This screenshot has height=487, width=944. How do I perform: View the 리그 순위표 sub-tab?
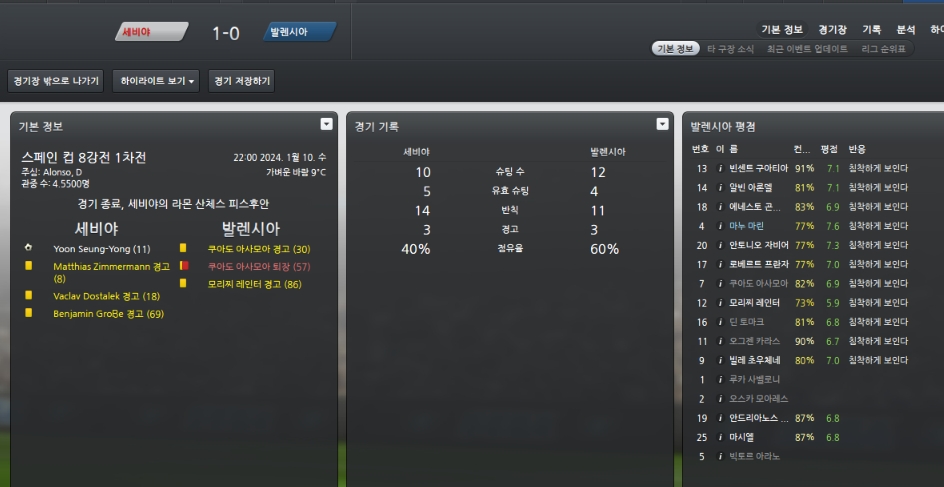pos(883,49)
